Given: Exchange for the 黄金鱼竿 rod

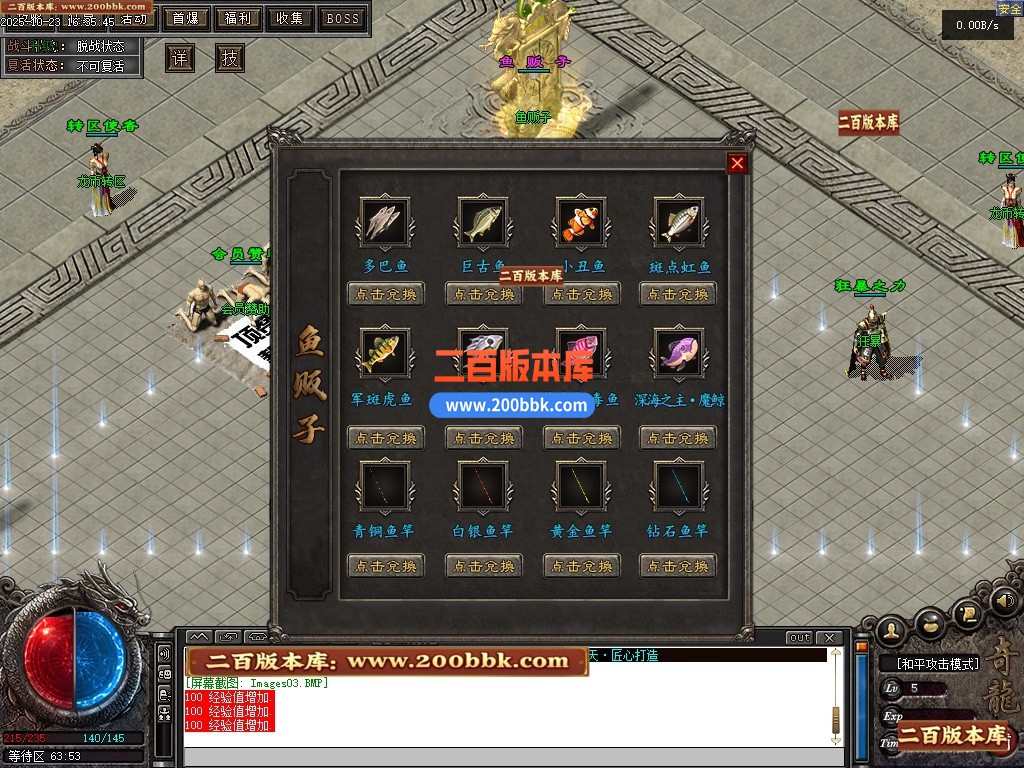Looking at the screenshot, I should tap(582, 565).
